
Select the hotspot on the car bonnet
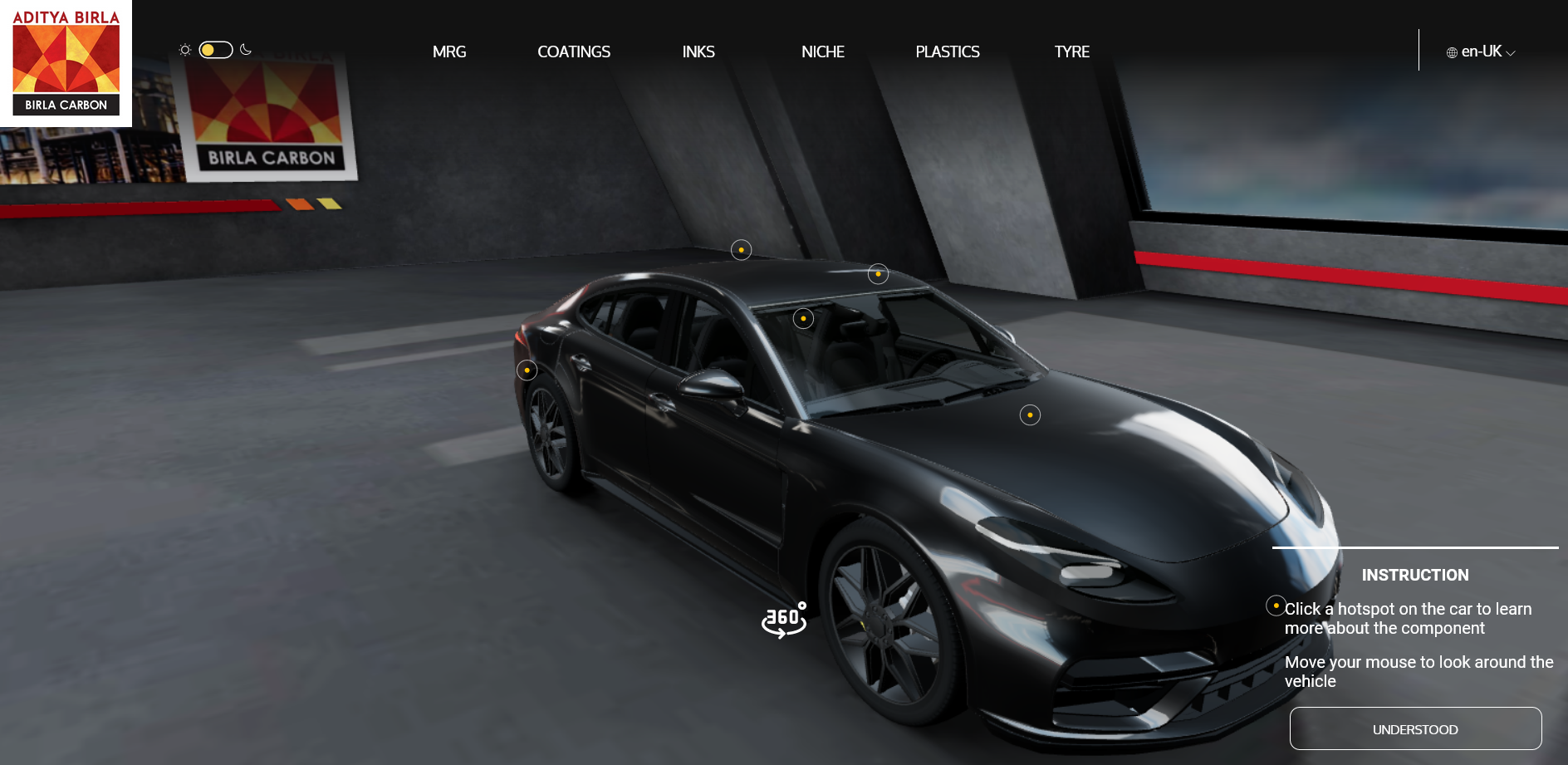[1030, 415]
